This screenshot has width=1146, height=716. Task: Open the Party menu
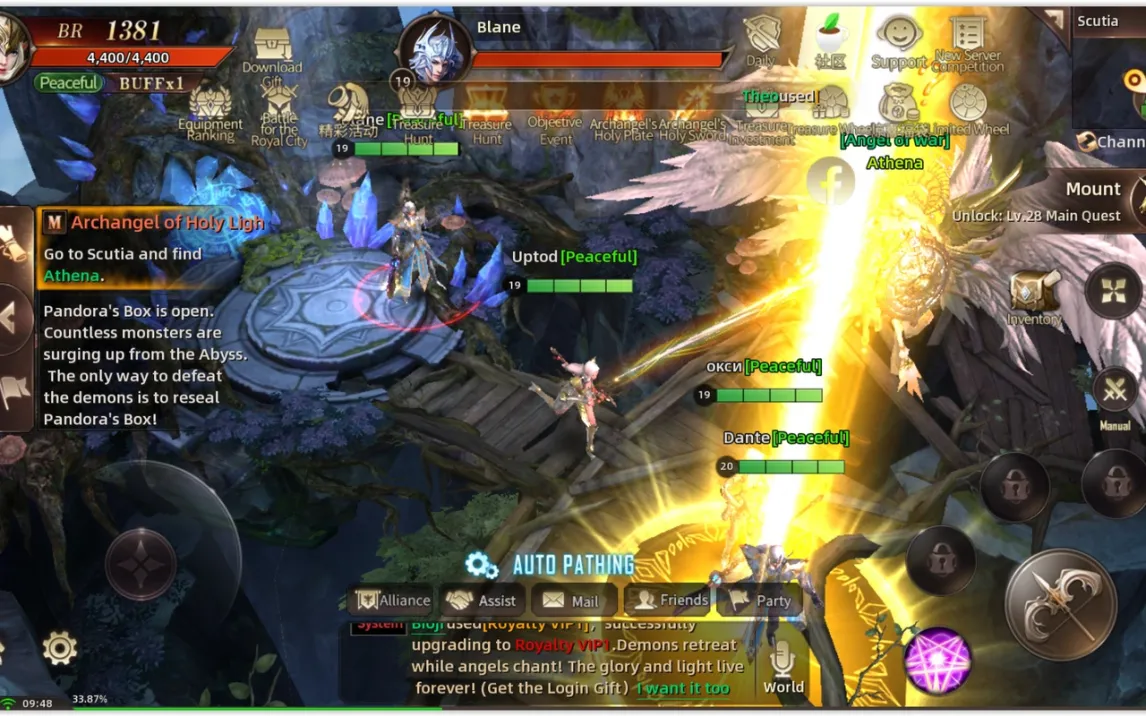(x=760, y=600)
